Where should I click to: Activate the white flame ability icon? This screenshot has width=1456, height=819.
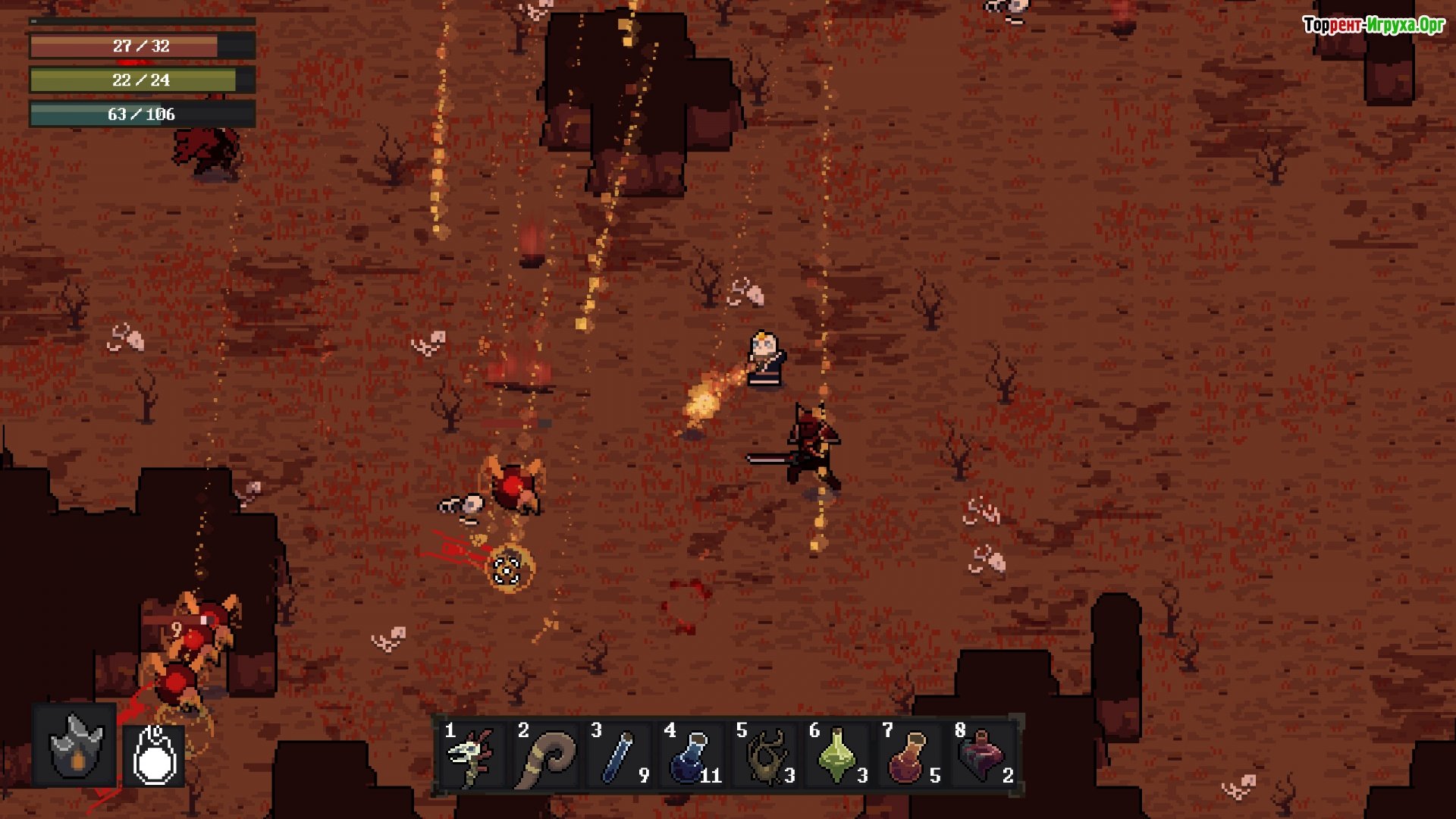(155, 755)
